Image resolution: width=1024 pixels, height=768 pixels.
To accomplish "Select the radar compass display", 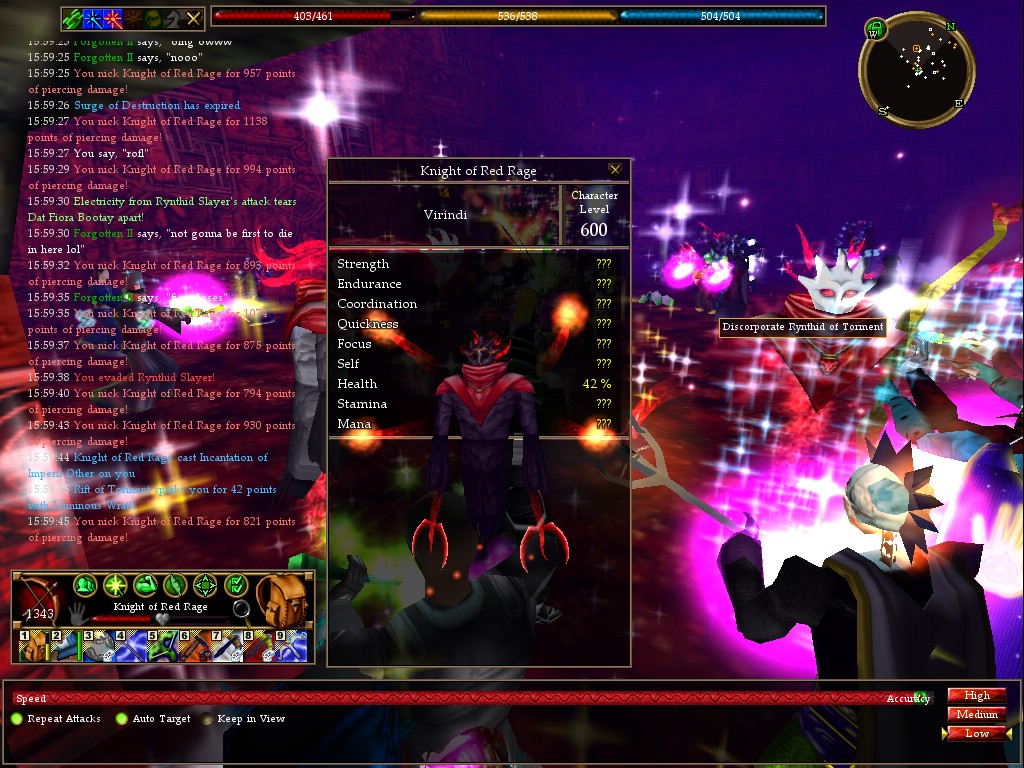I will tap(917, 70).
